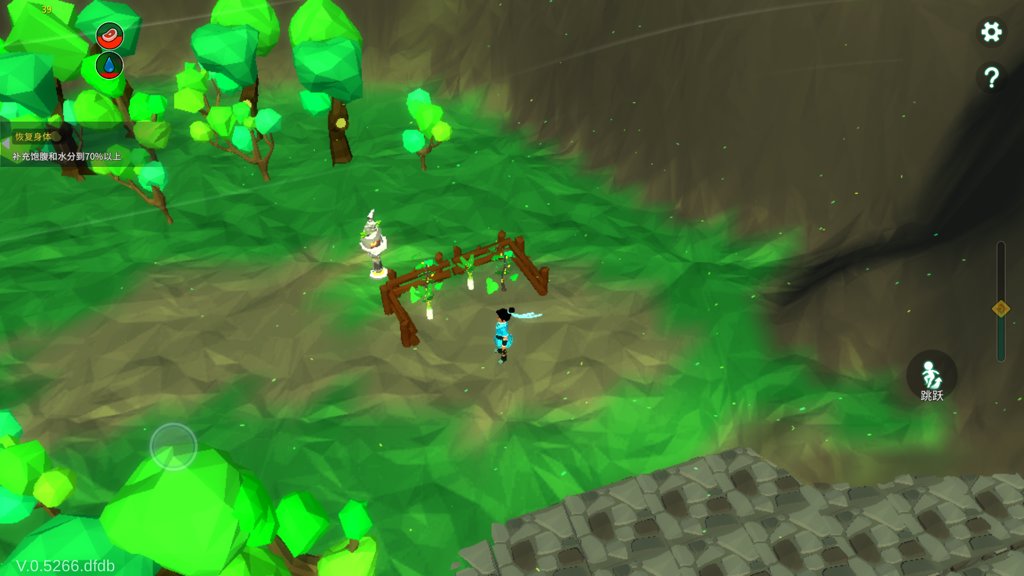The width and height of the screenshot is (1024, 576).
Task: Select the water drop thirst icon
Action: pos(109,66)
